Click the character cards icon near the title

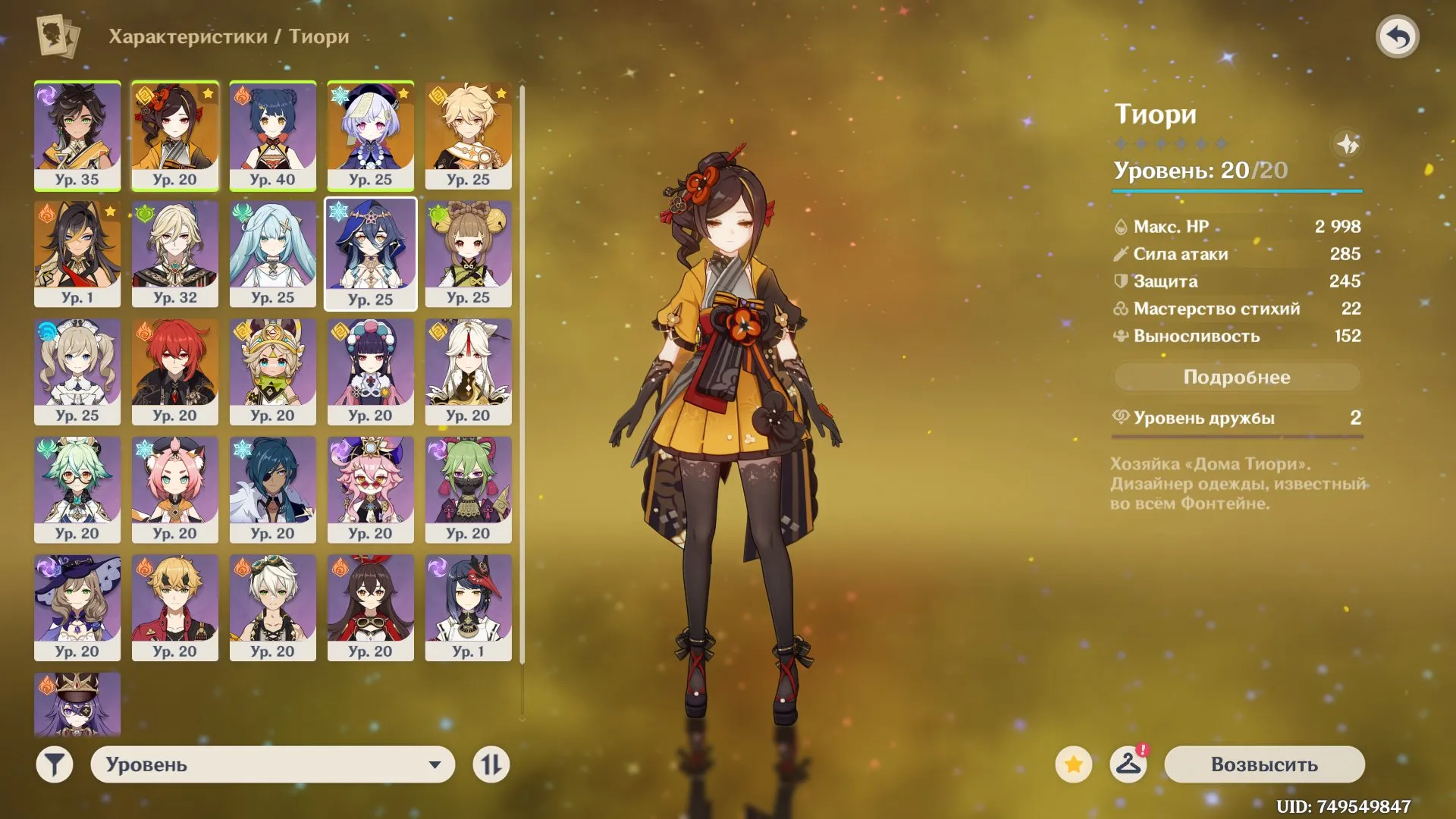click(57, 36)
